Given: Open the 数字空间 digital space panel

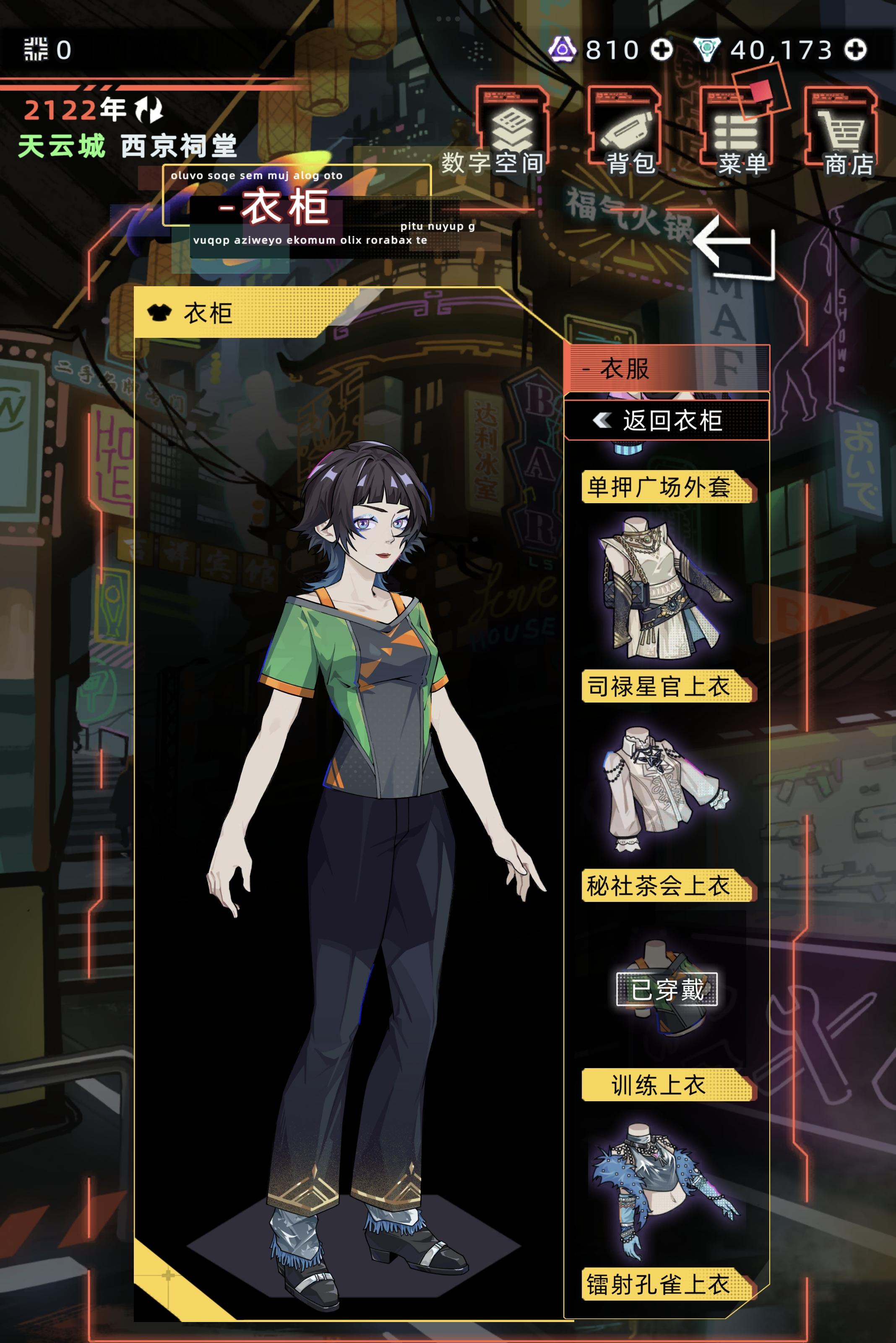Looking at the screenshot, I should click(511, 126).
